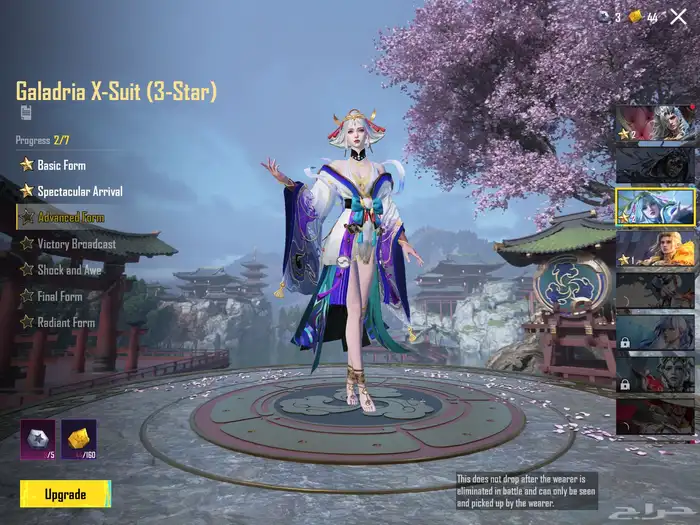The height and width of the screenshot is (525, 700).
Task: Select the silver star material slot
Action: (x=38, y=439)
